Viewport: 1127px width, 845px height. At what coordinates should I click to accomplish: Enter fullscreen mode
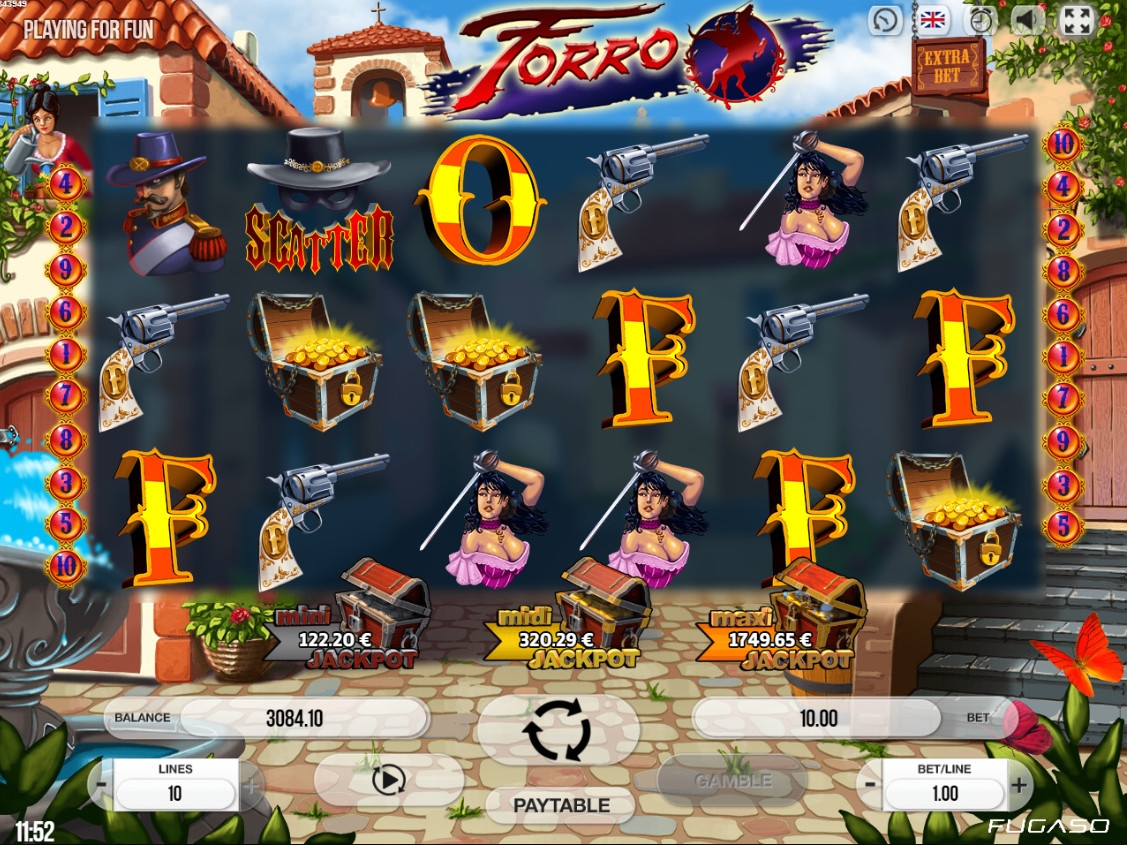[x=1077, y=20]
